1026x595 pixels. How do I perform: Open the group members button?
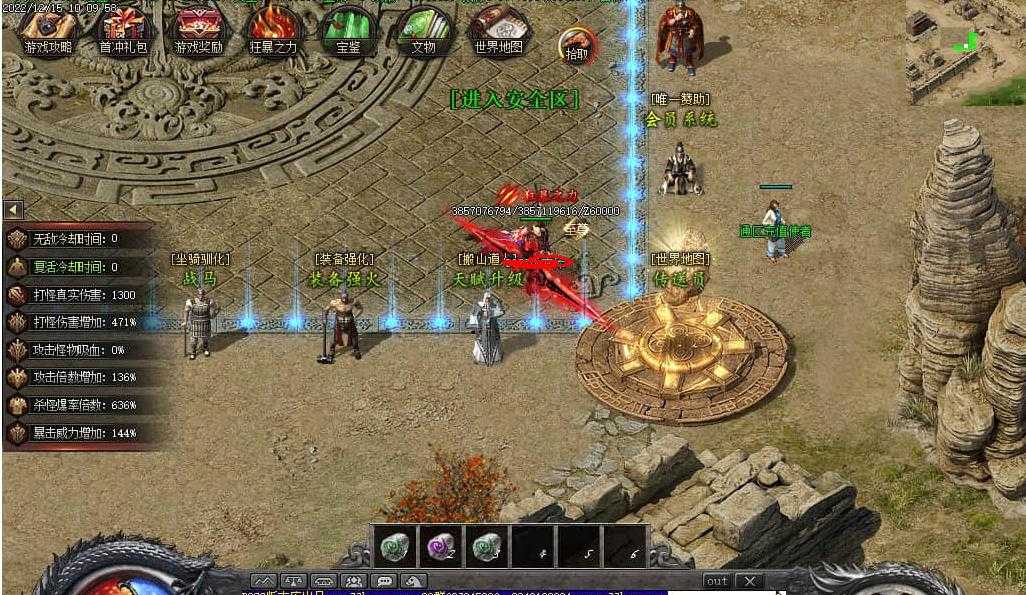(353, 581)
